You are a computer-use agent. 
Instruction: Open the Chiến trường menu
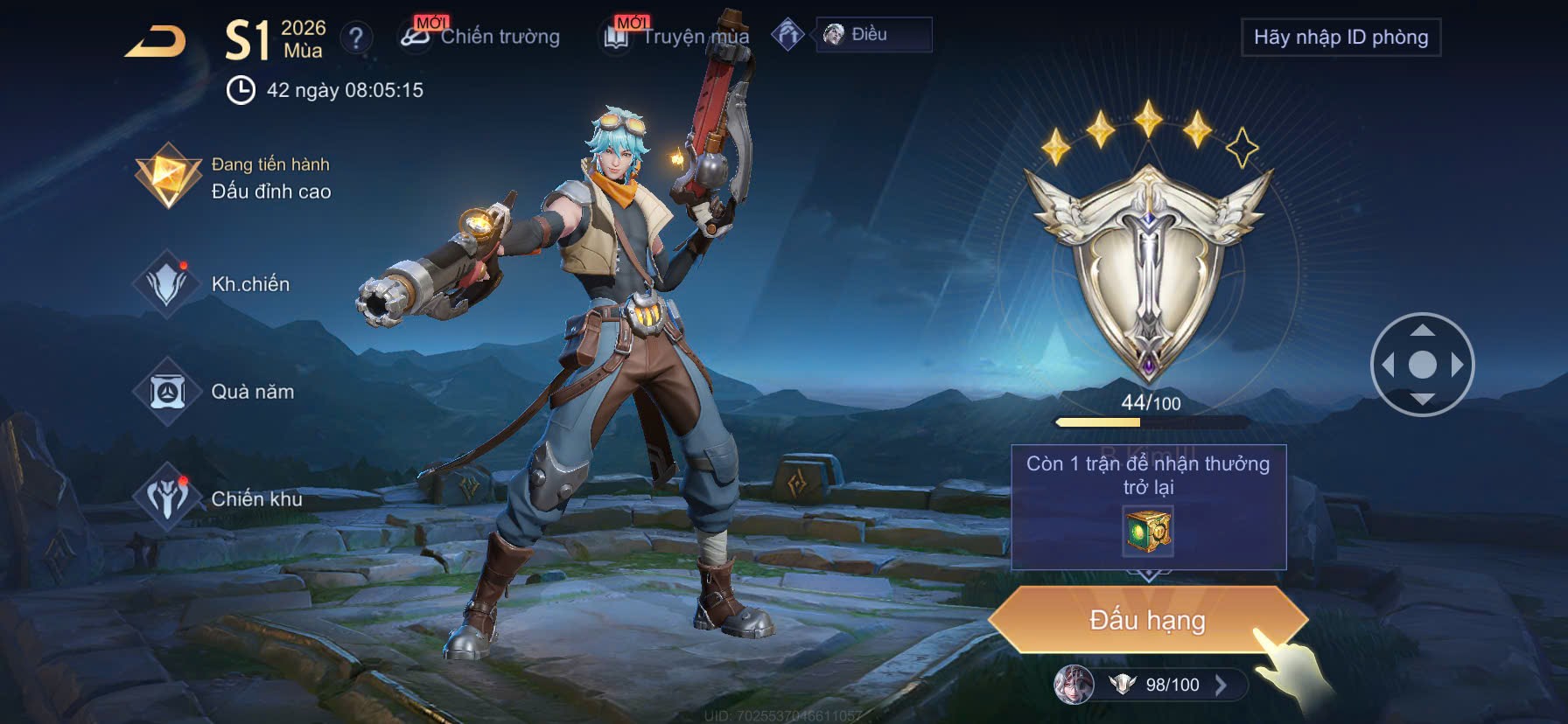pyautogui.click(x=480, y=36)
